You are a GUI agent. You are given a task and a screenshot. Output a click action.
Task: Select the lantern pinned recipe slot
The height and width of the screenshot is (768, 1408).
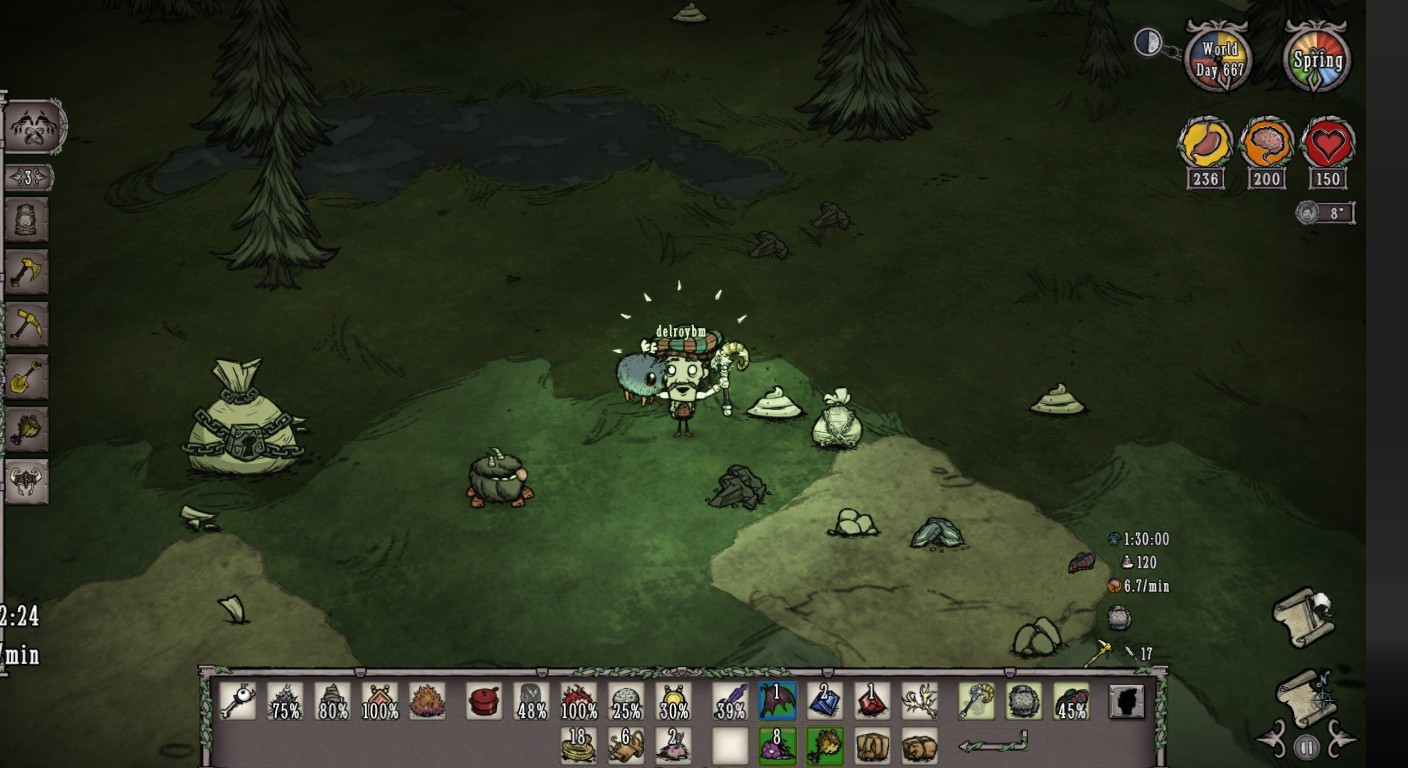tap(25, 219)
